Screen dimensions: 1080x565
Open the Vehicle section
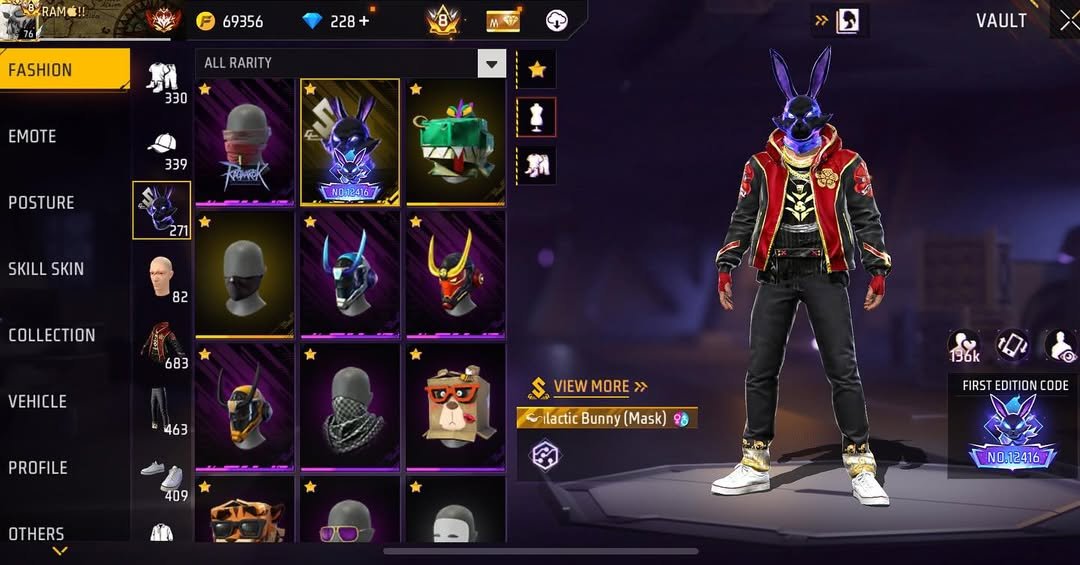click(38, 401)
